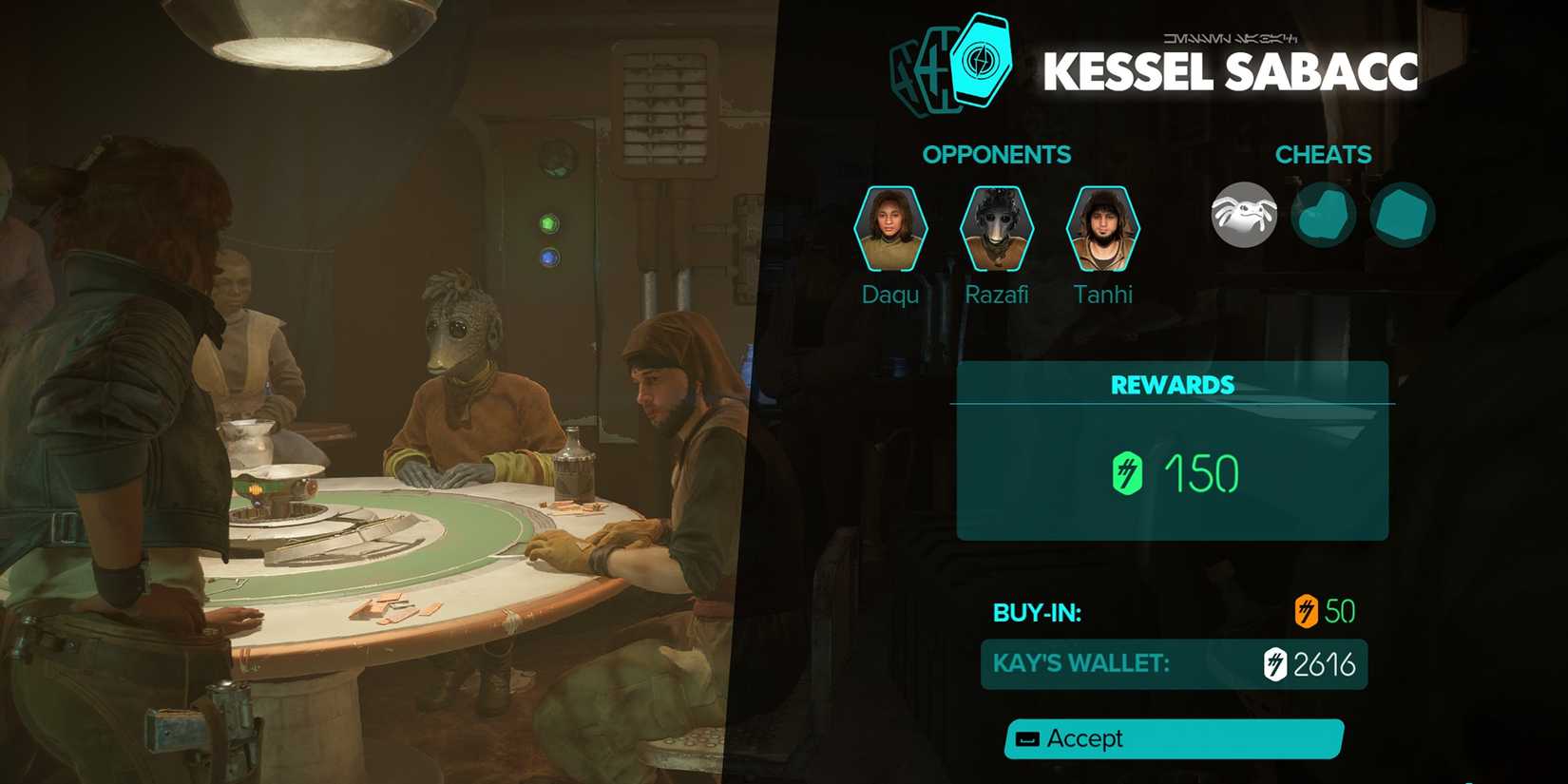Select the middle teal stone cheat token
The height and width of the screenshot is (784, 1568).
(x=1325, y=216)
